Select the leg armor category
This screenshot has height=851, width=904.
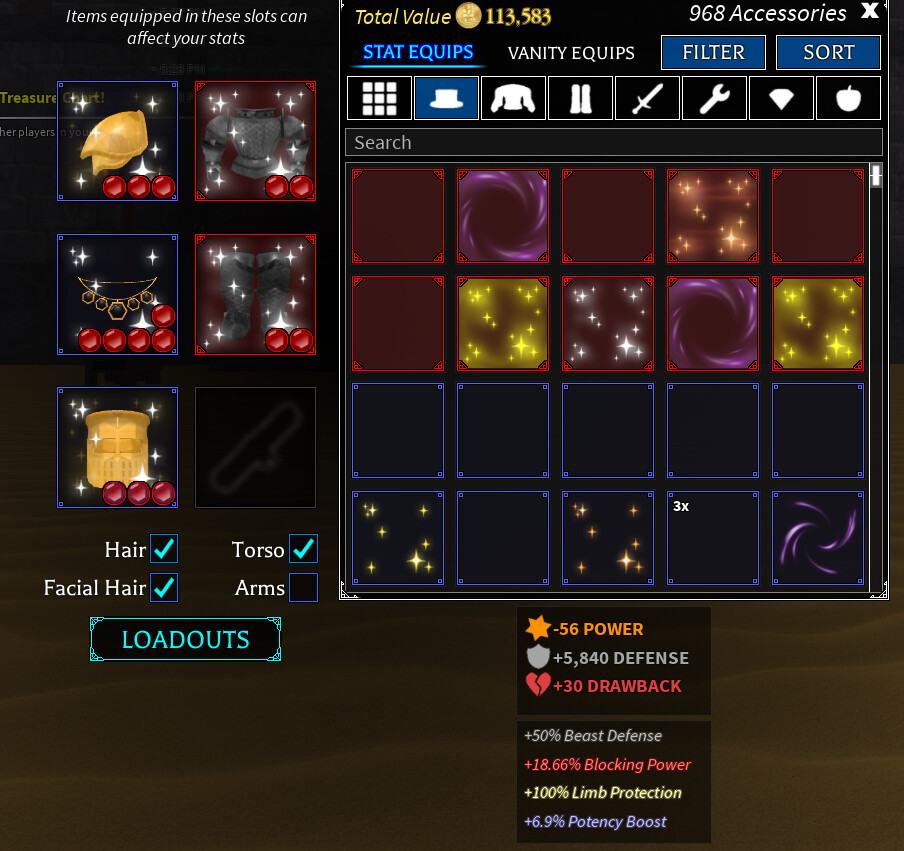pyautogui.click(x=580, y=98)
